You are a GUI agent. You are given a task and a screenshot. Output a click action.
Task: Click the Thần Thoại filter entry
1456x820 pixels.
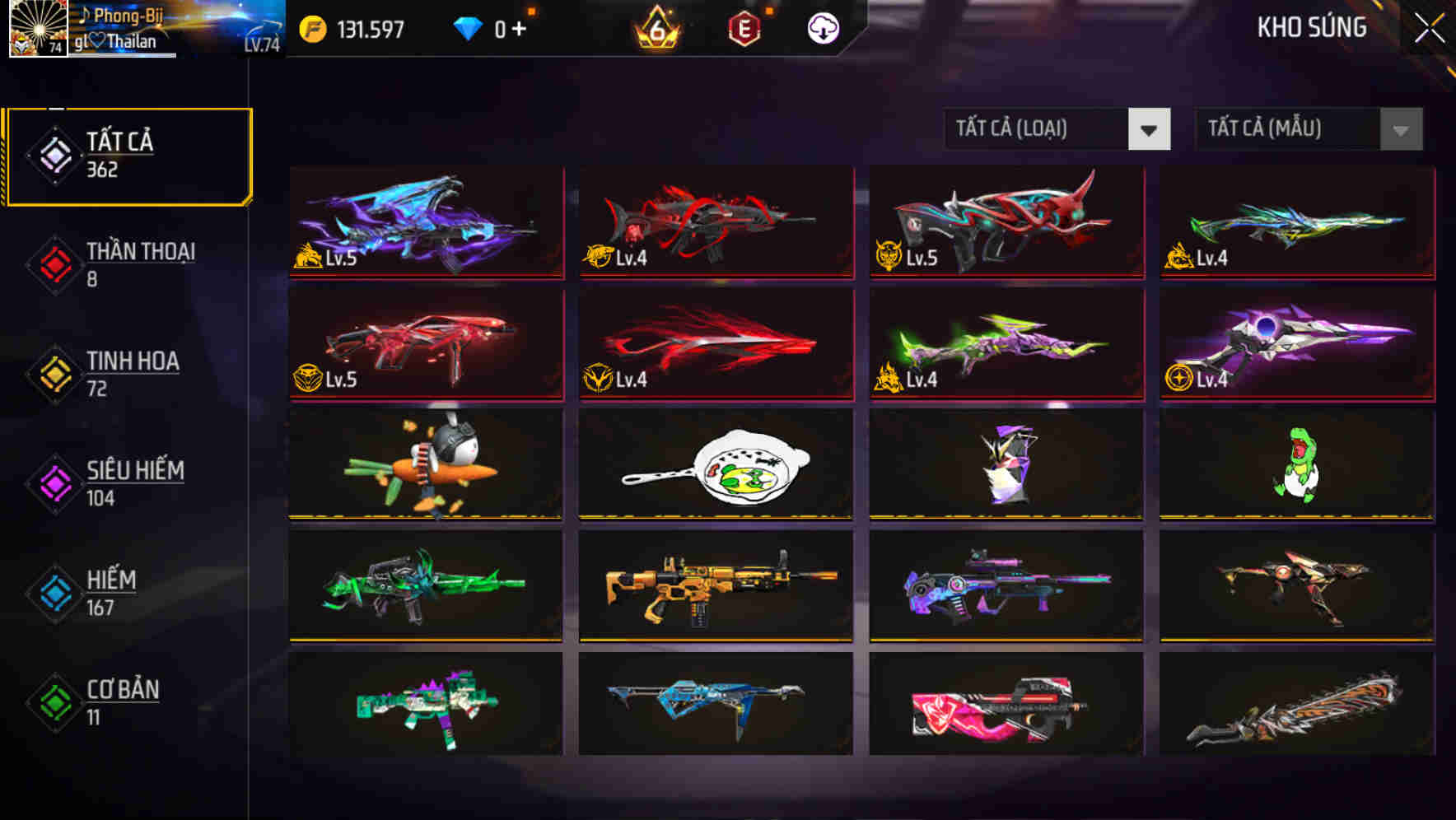pyautogui.click(x=139, y=252)
